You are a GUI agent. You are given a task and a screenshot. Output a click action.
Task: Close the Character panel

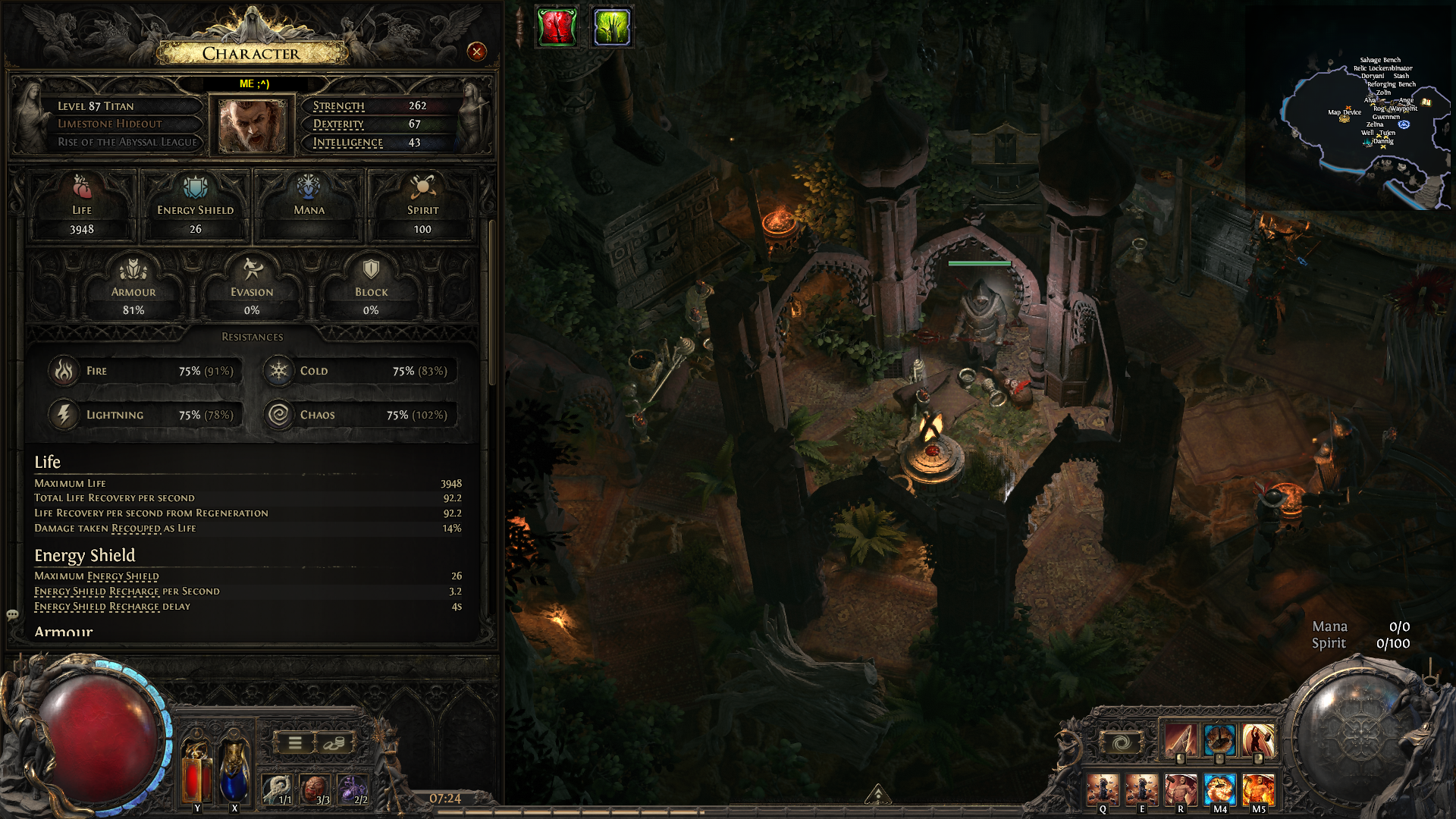(476, 52)
